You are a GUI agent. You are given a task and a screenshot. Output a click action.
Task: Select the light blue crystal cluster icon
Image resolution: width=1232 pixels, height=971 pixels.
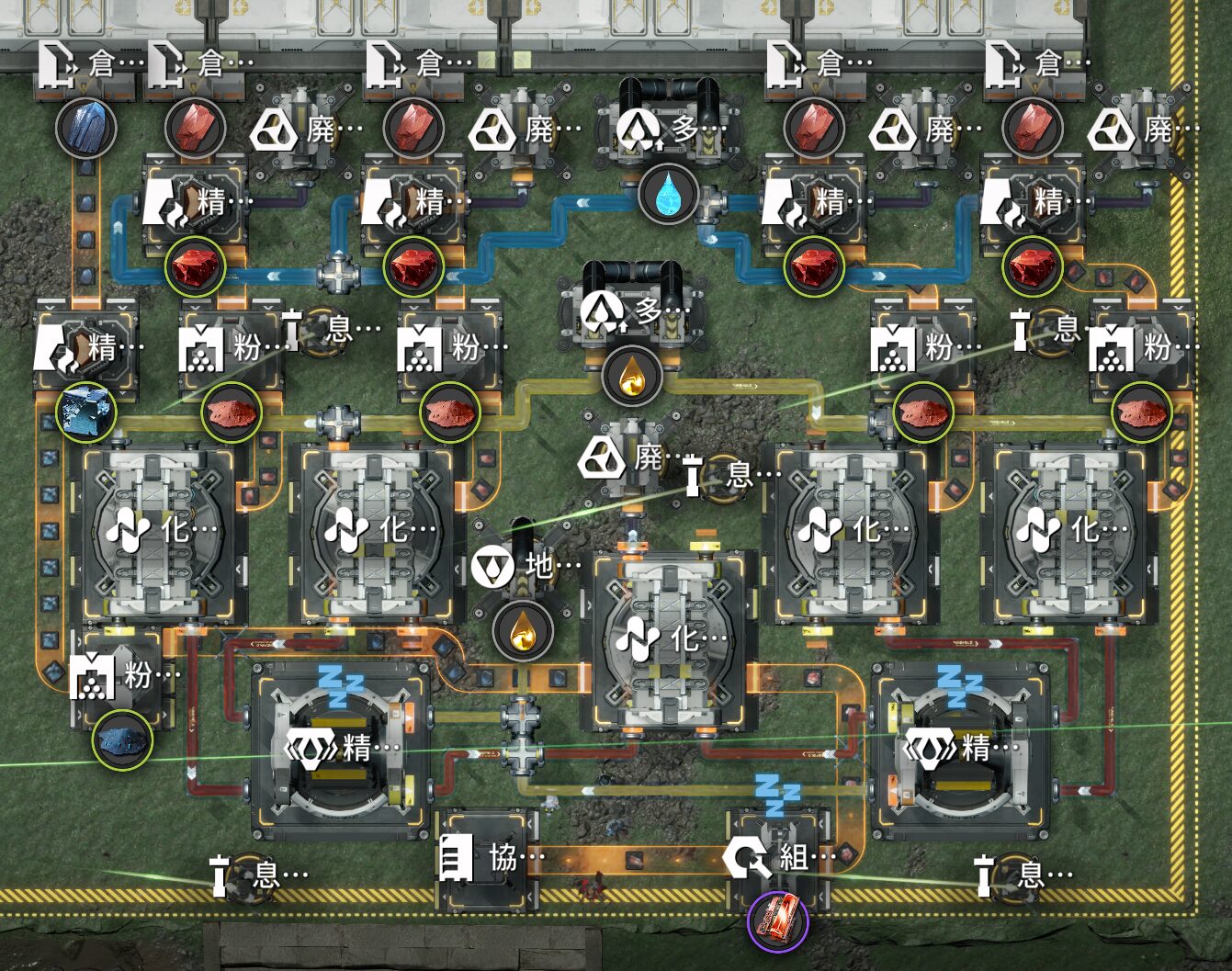pos(85,412)
